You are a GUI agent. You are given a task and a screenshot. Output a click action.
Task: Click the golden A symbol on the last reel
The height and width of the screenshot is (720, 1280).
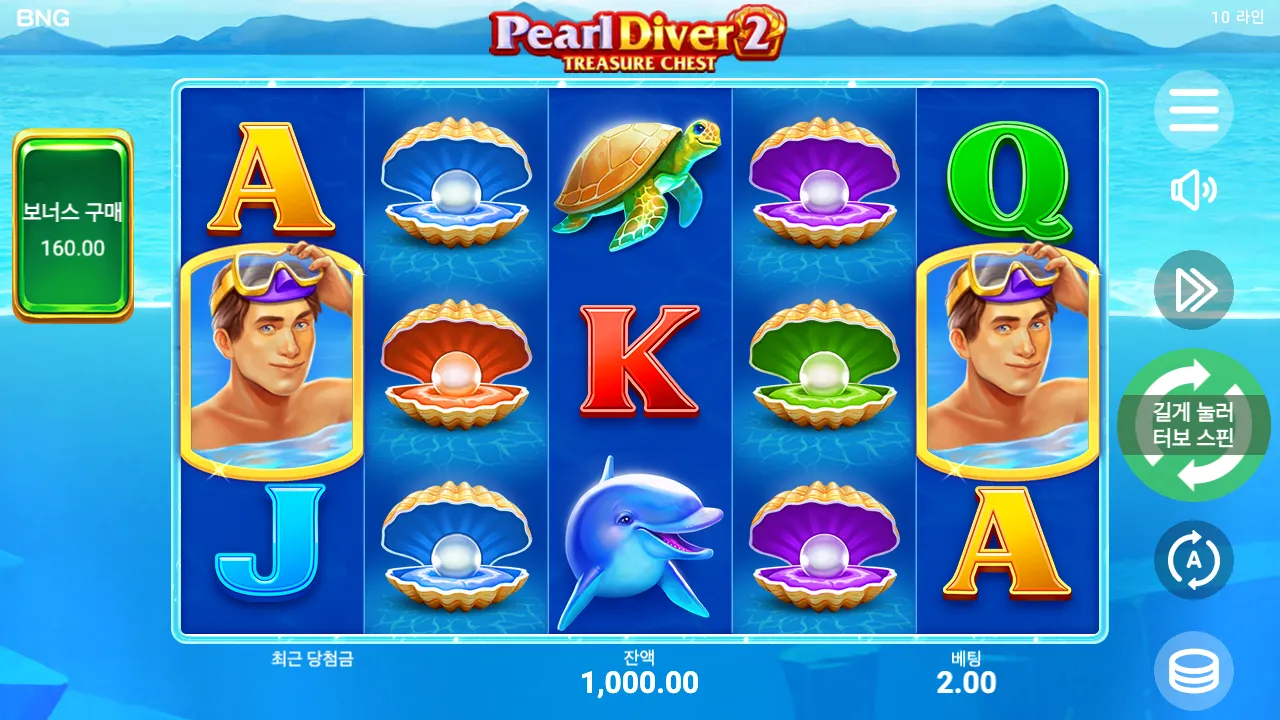click(1008, 545)
